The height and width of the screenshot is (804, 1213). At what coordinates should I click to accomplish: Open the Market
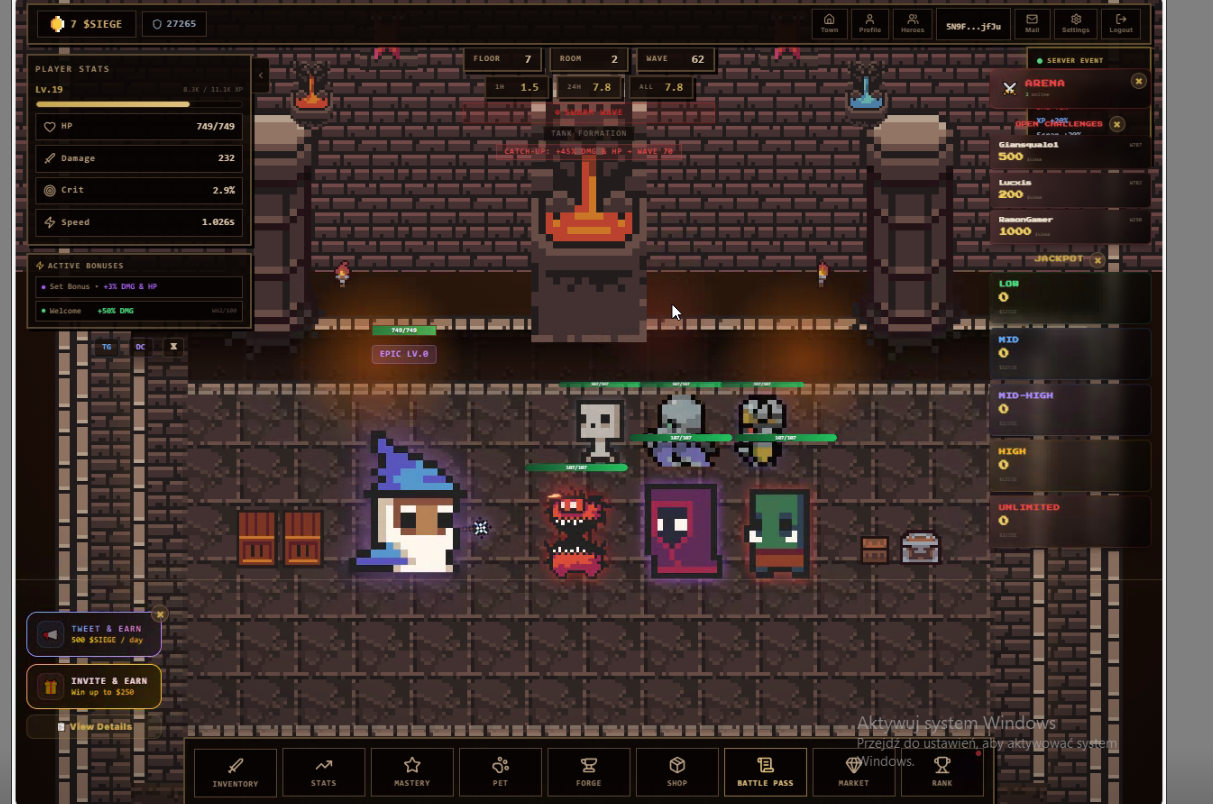(853, 772)
